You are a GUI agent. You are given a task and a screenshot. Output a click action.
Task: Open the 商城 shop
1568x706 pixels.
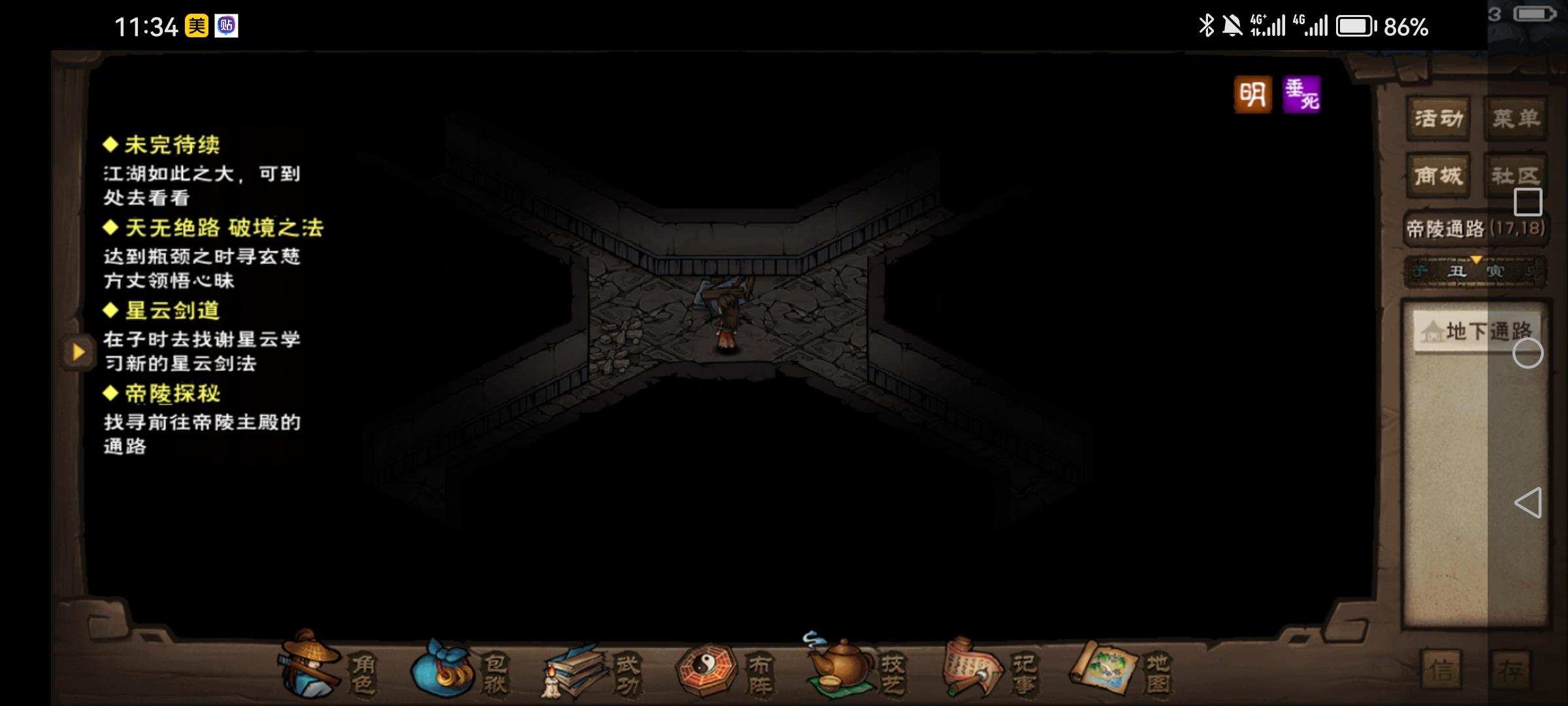point(1437,175)
